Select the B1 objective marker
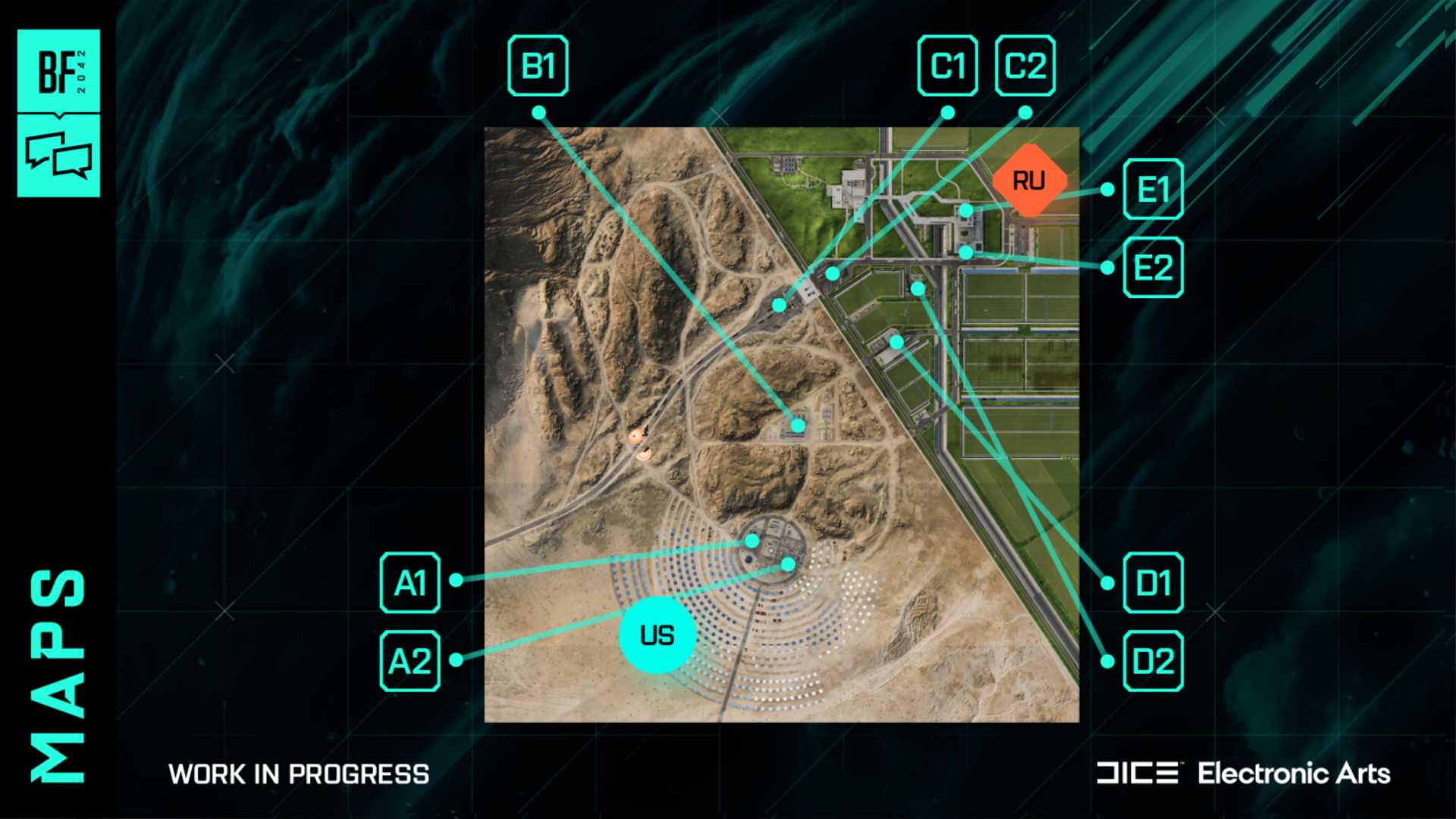The width and height of the screenshot is (1456, 819). 538,66
